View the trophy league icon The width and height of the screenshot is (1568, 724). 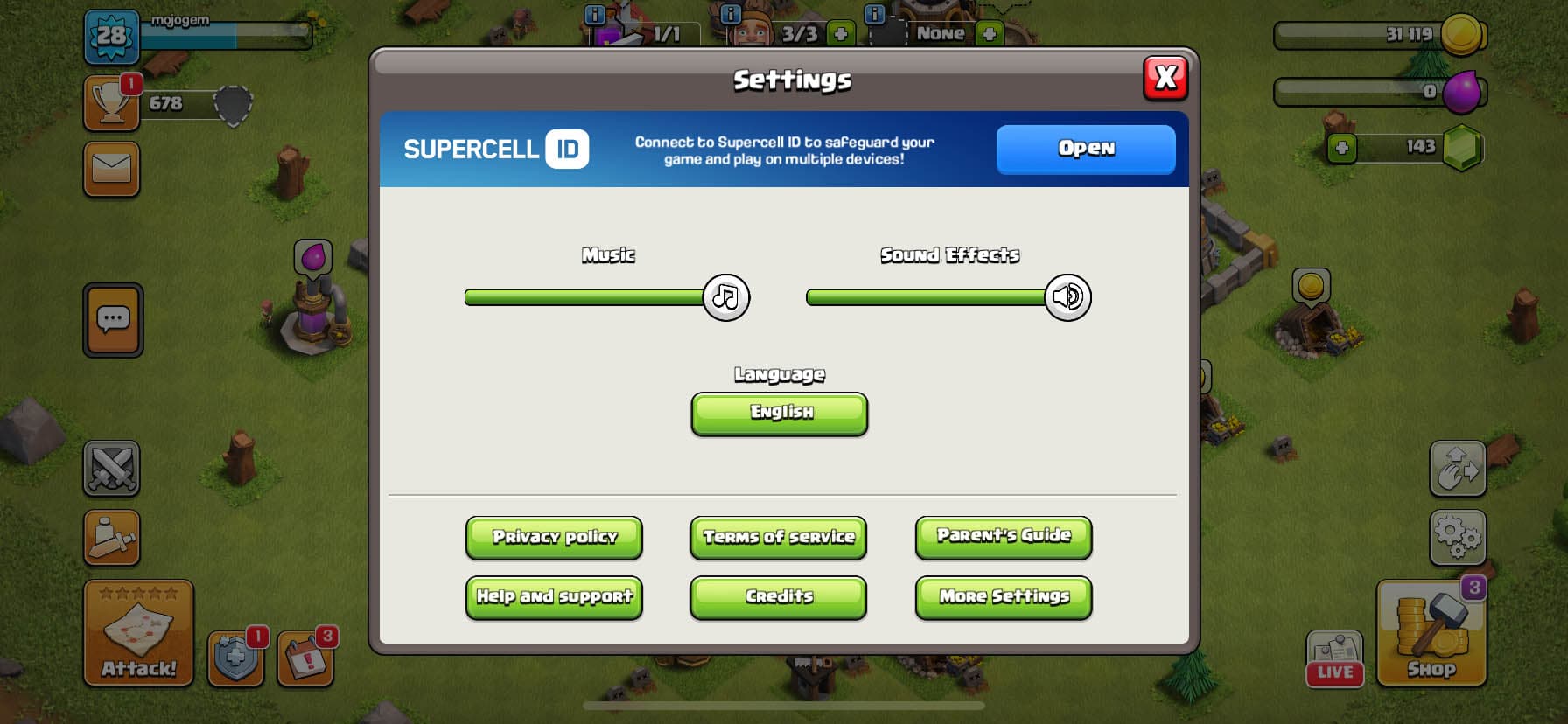point(111,103)
